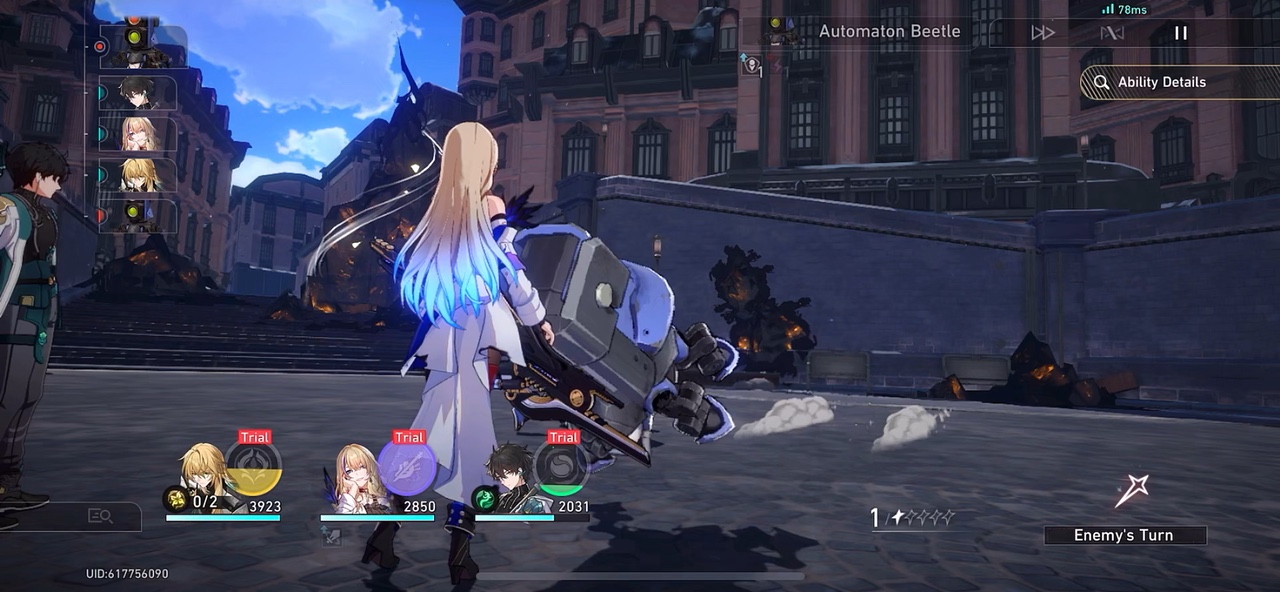Pause the battle
The height and width of the screenshot is (592, 1280).
1181,33
